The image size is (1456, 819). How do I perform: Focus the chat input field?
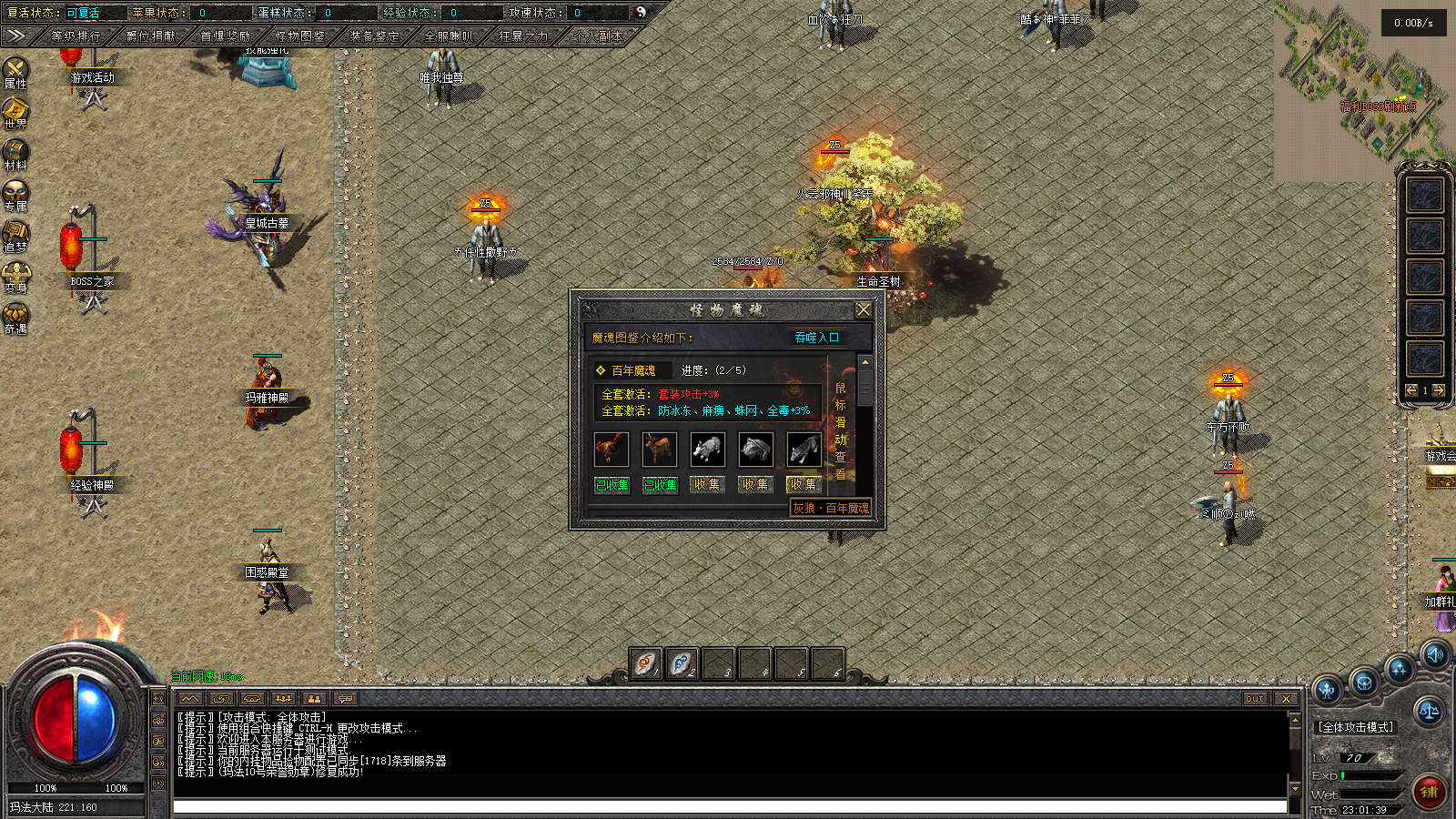[x=728, y=807]
